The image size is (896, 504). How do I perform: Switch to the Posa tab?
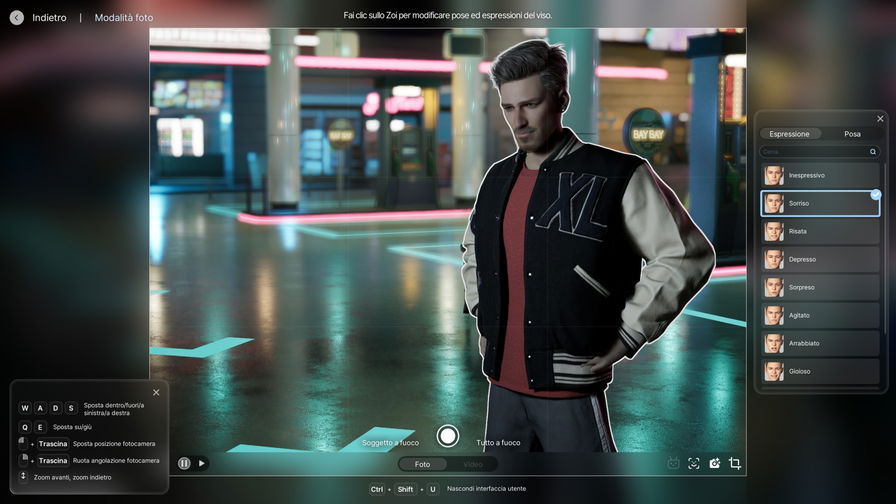pyautogui.click(x=852, y=134)
